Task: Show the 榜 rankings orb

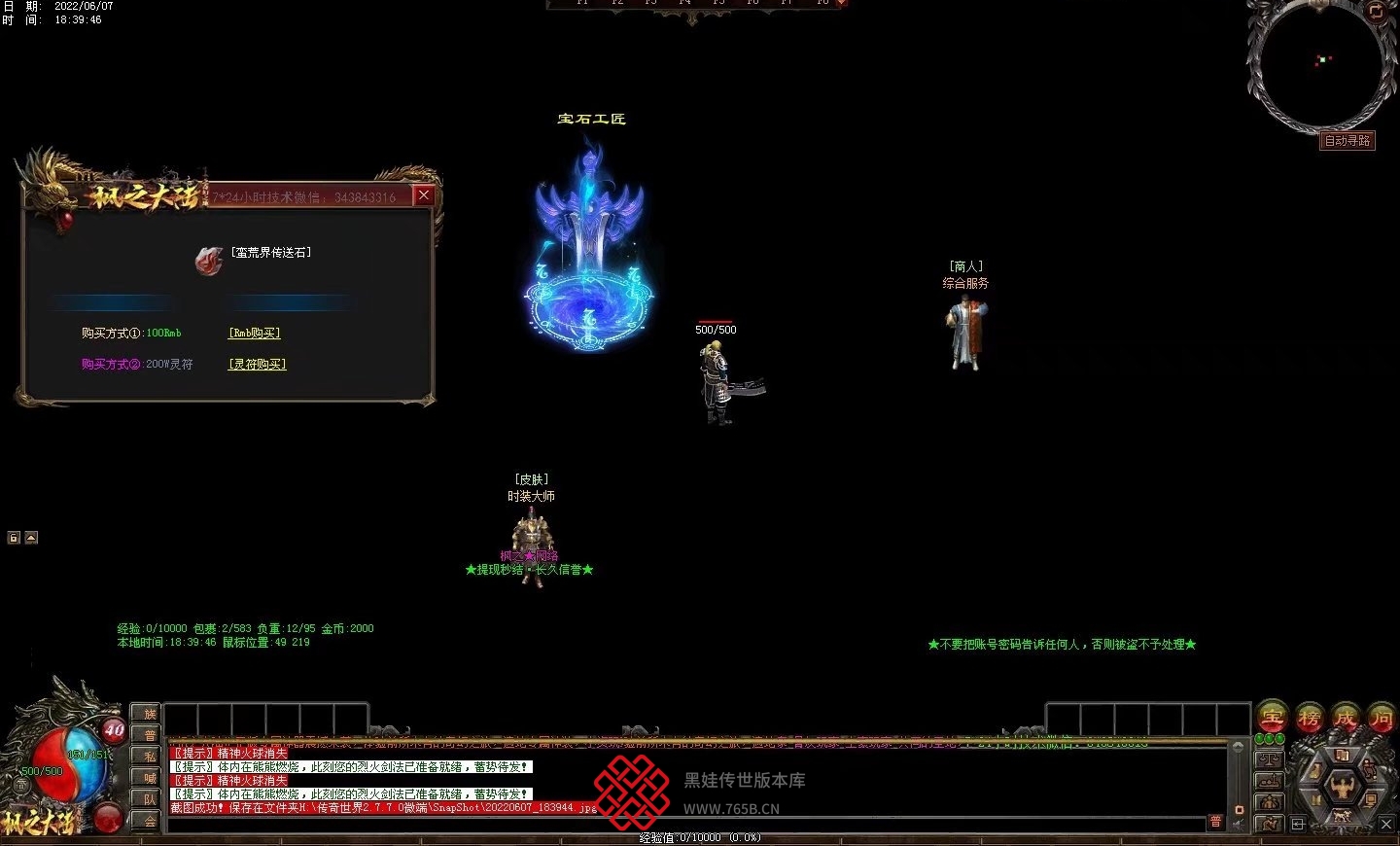Action: [x=1309, y=719]
